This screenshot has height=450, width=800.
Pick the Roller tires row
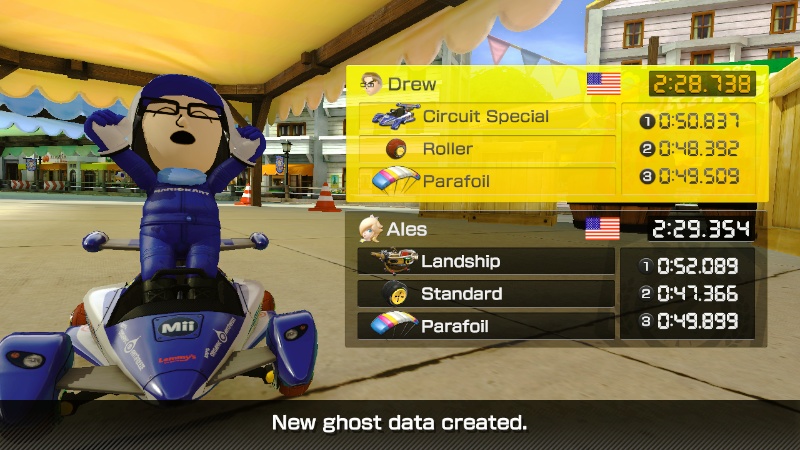tap(488, 149)
